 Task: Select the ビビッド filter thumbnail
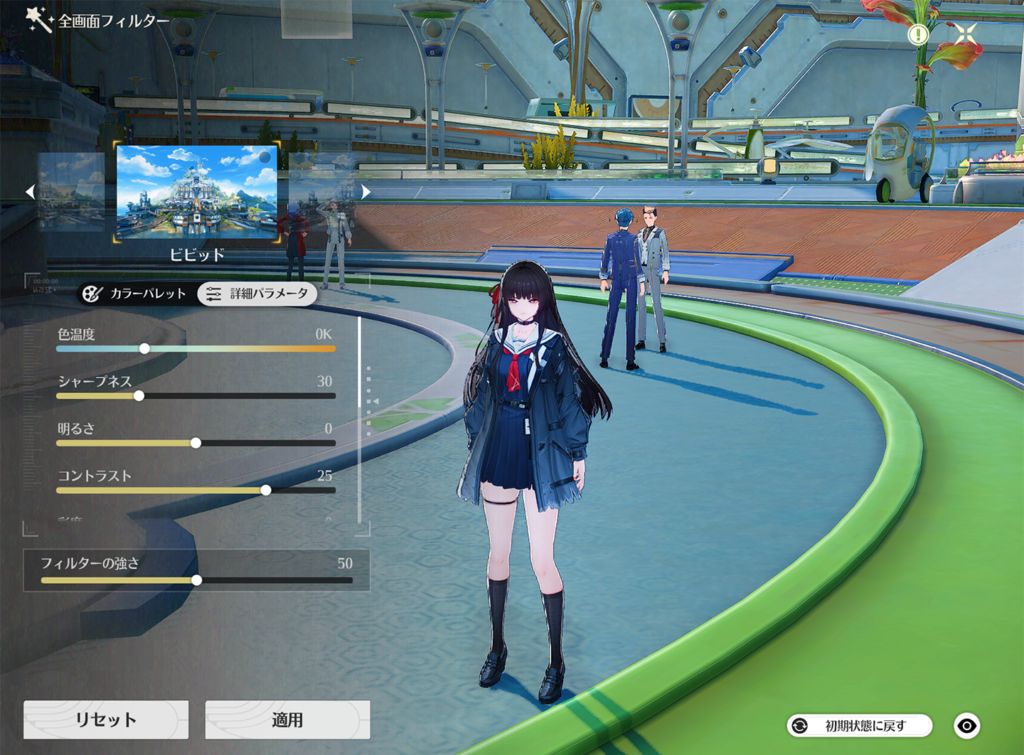pyautogui.click(x=197, y=192)
